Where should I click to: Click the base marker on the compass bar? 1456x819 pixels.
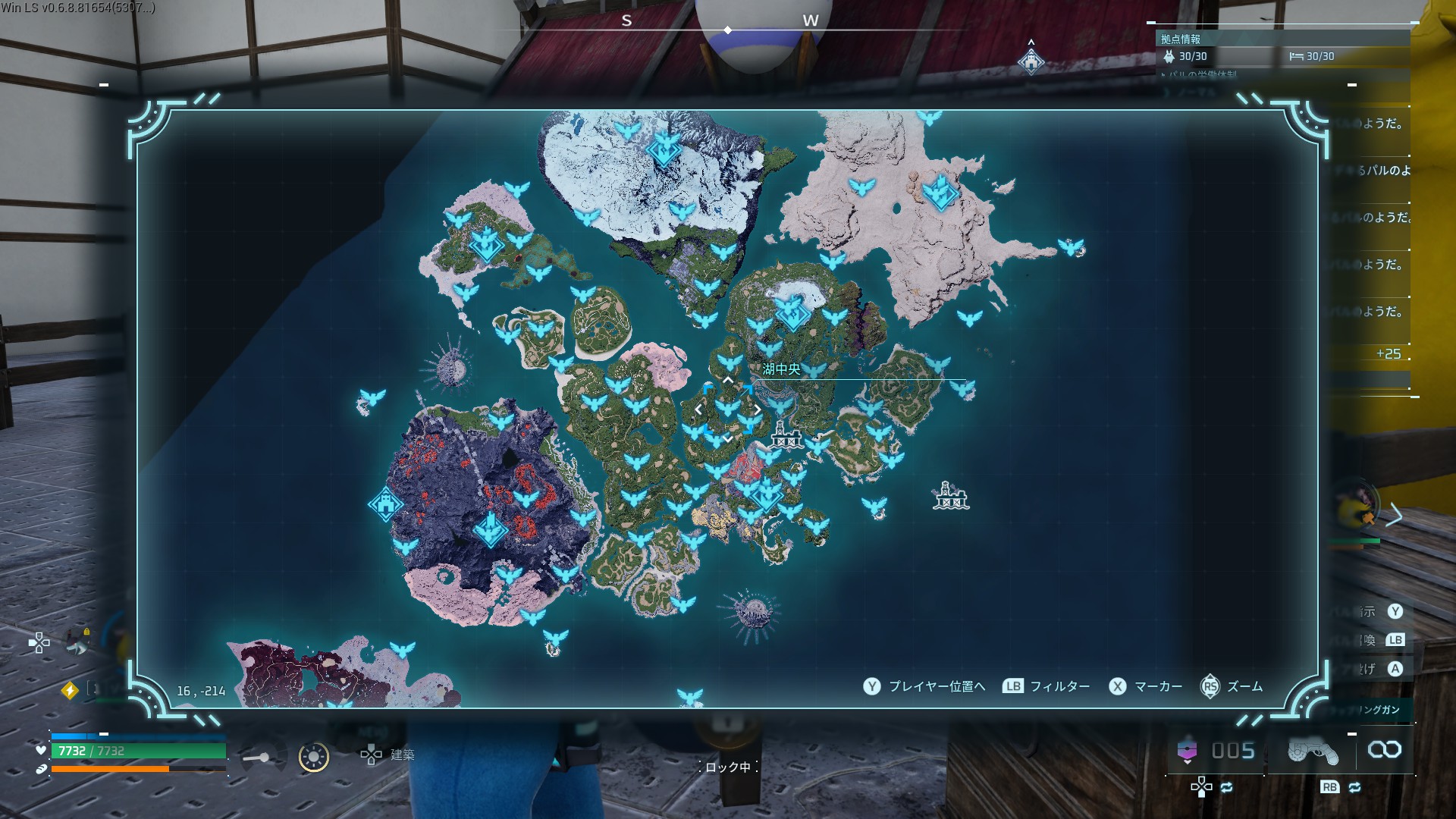(x=1031, y=61)
